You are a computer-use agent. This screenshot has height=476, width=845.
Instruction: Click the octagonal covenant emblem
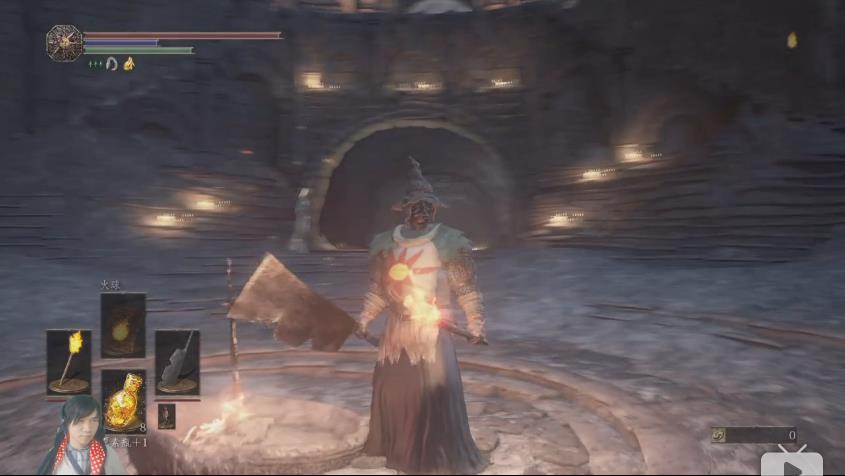pos(63,42)
